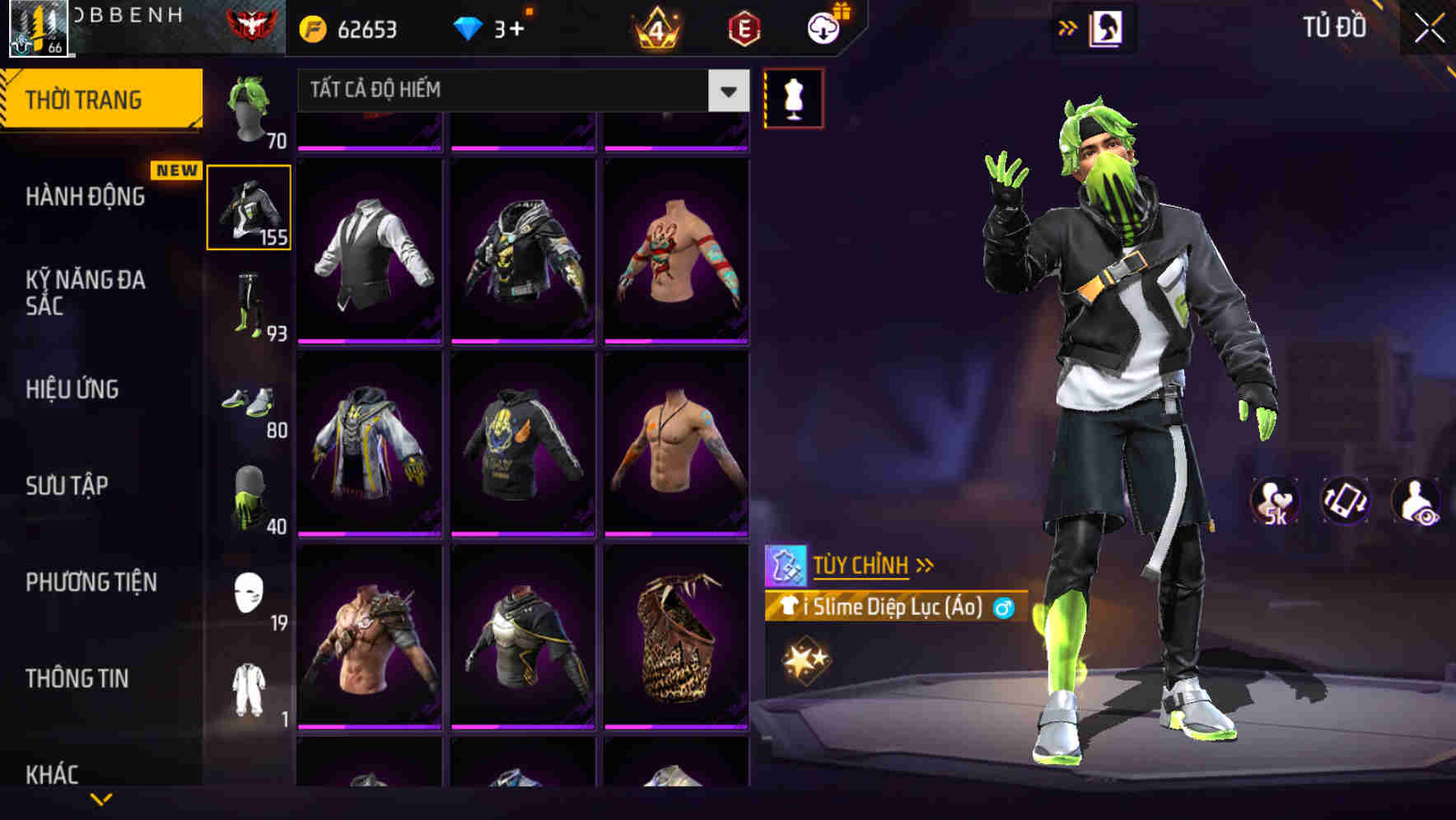Click the double chevron next to the character icon

pos(1067,26)
